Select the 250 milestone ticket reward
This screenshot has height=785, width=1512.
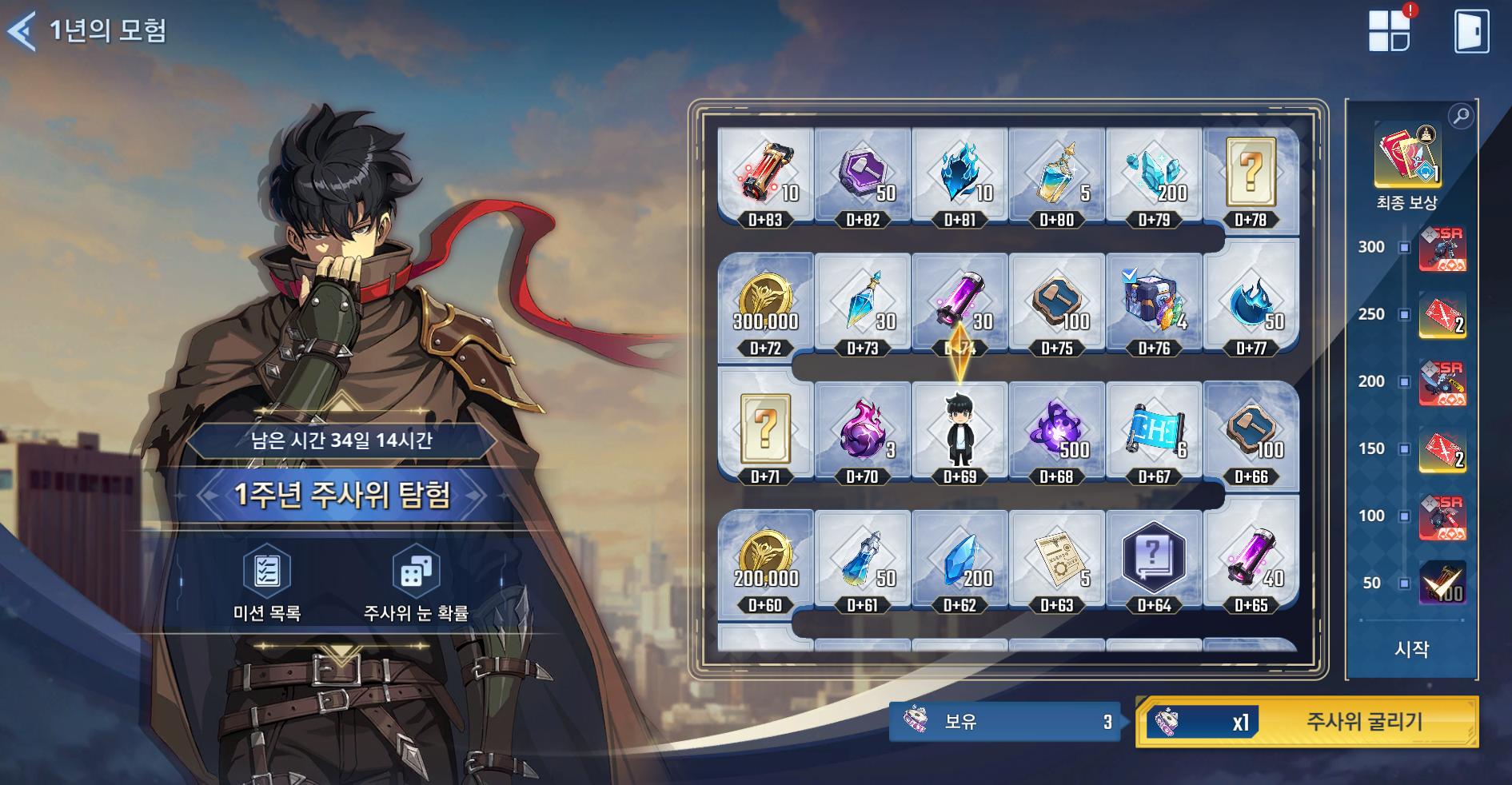1442,315
